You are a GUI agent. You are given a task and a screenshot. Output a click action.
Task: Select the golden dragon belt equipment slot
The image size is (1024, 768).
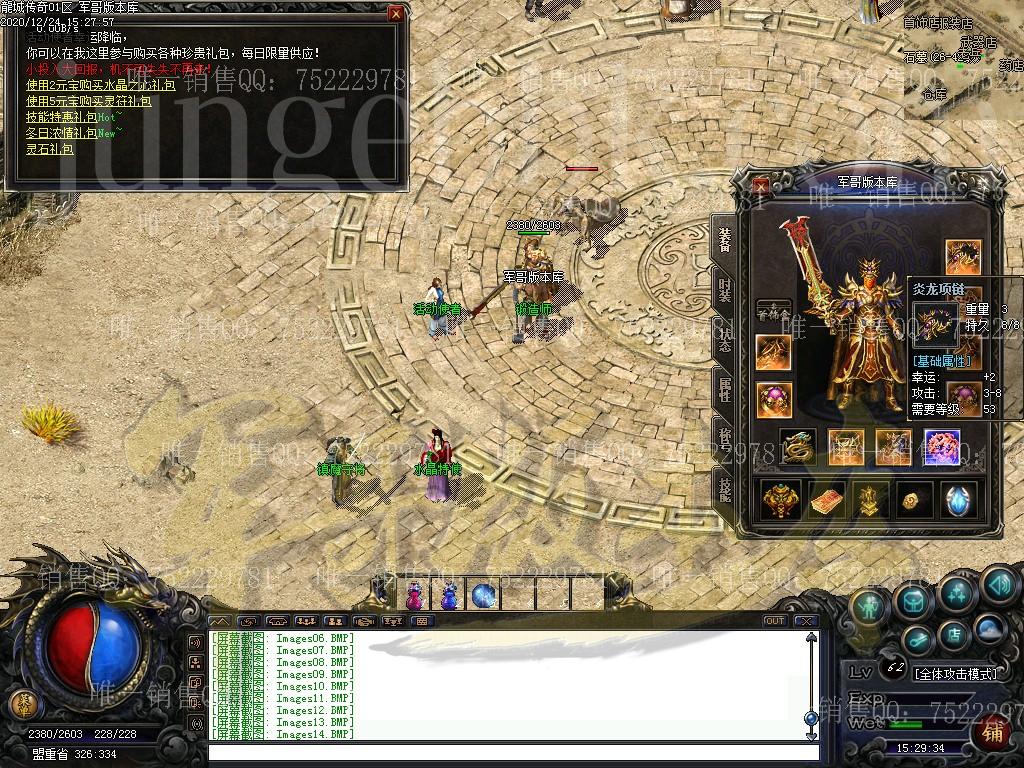[x=797, y=447]
